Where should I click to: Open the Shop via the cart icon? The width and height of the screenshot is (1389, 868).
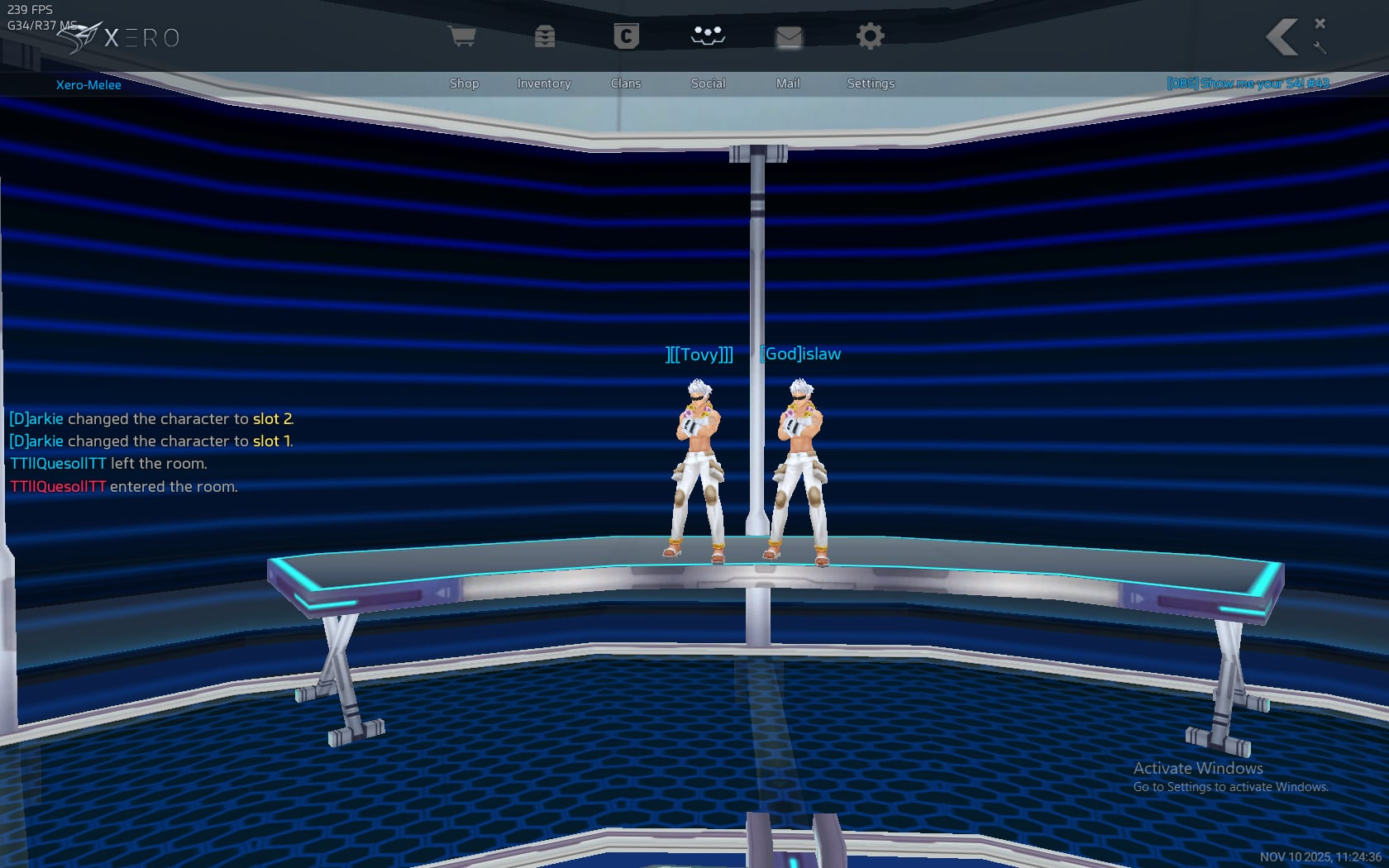462,36
